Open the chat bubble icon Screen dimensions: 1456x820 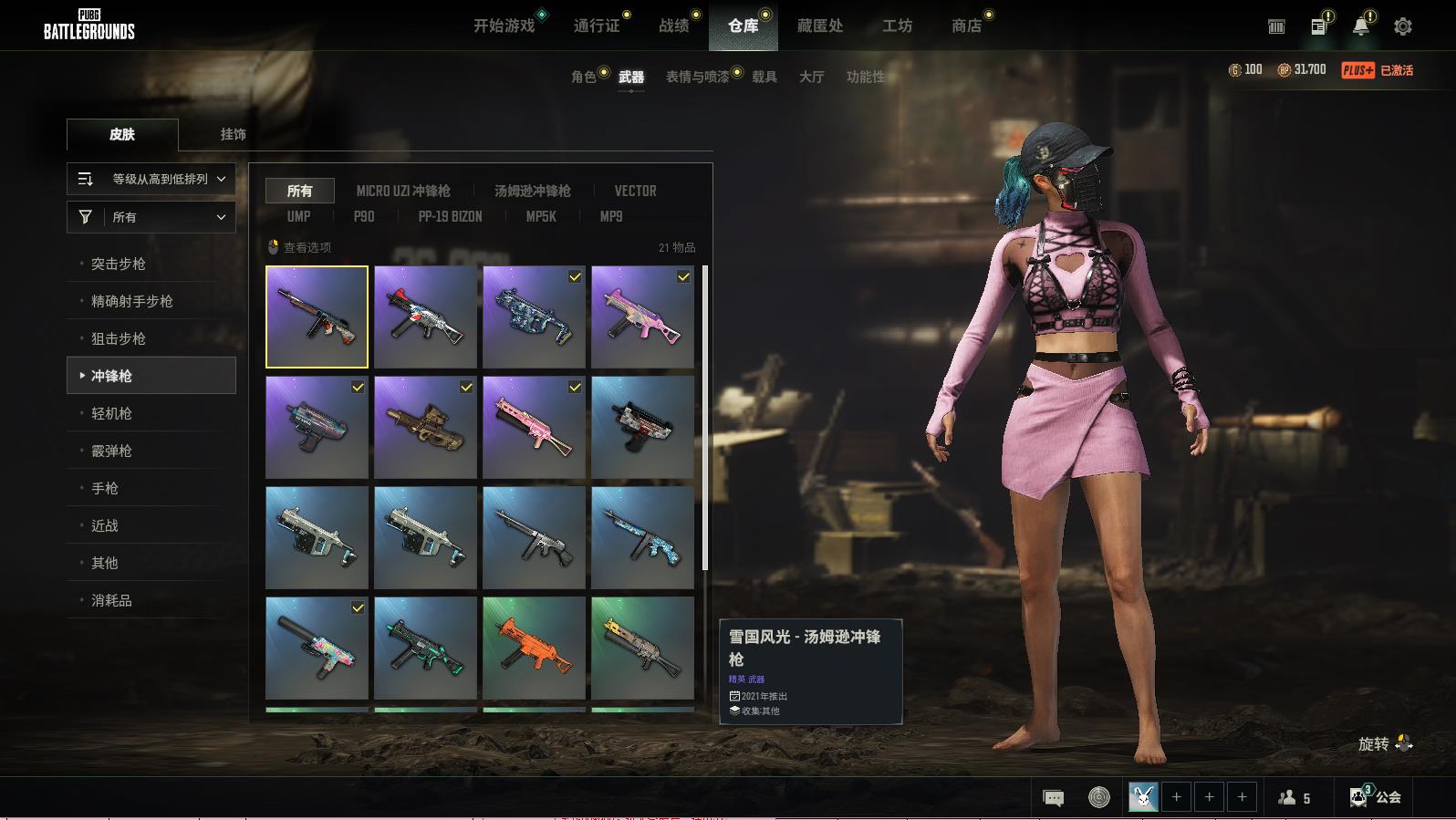coord(1053,798)
